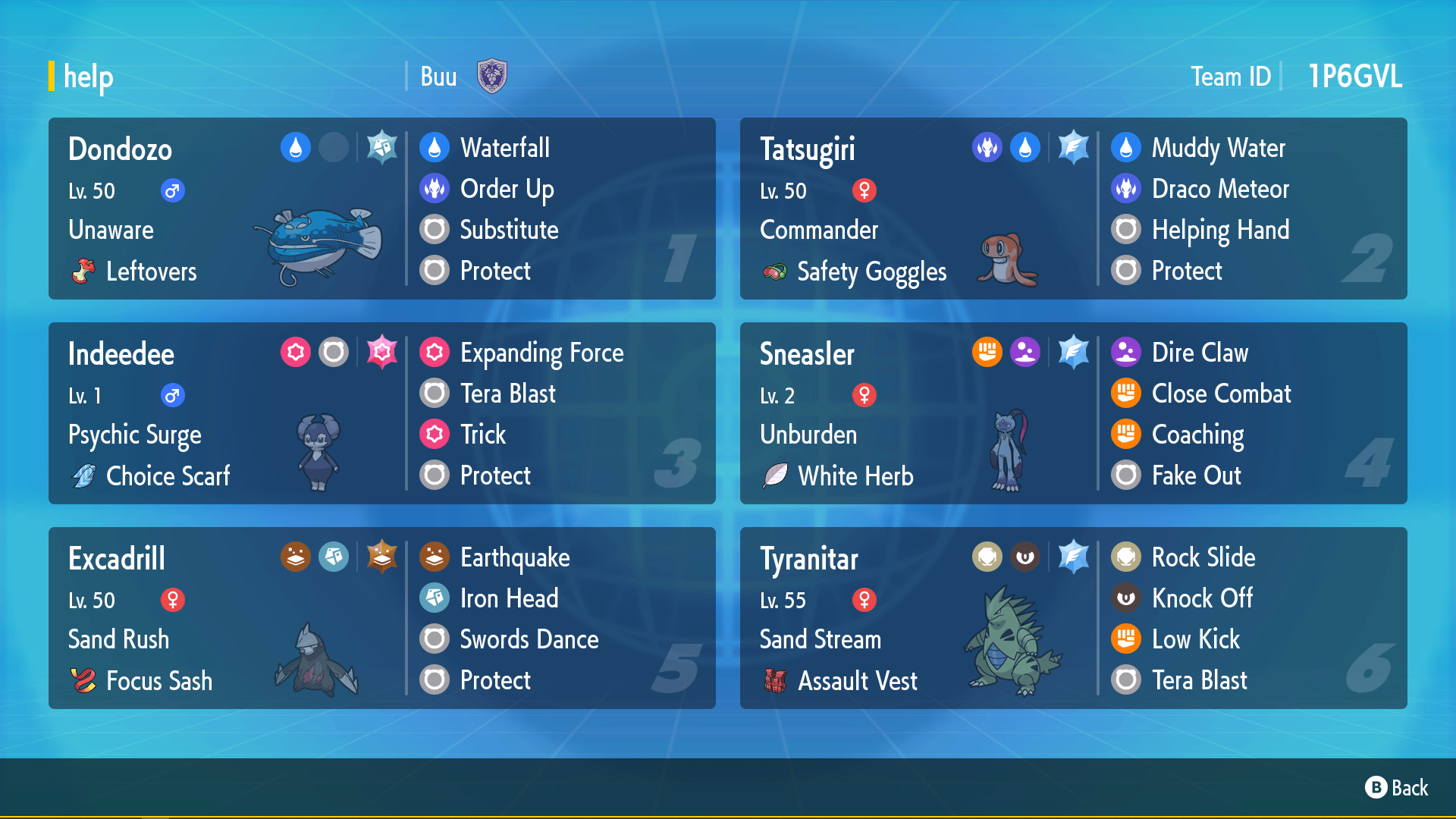Select the Tatsugiri team card
The width and height of the screenshot is (1456, 819).
[x=1073, y=209]
